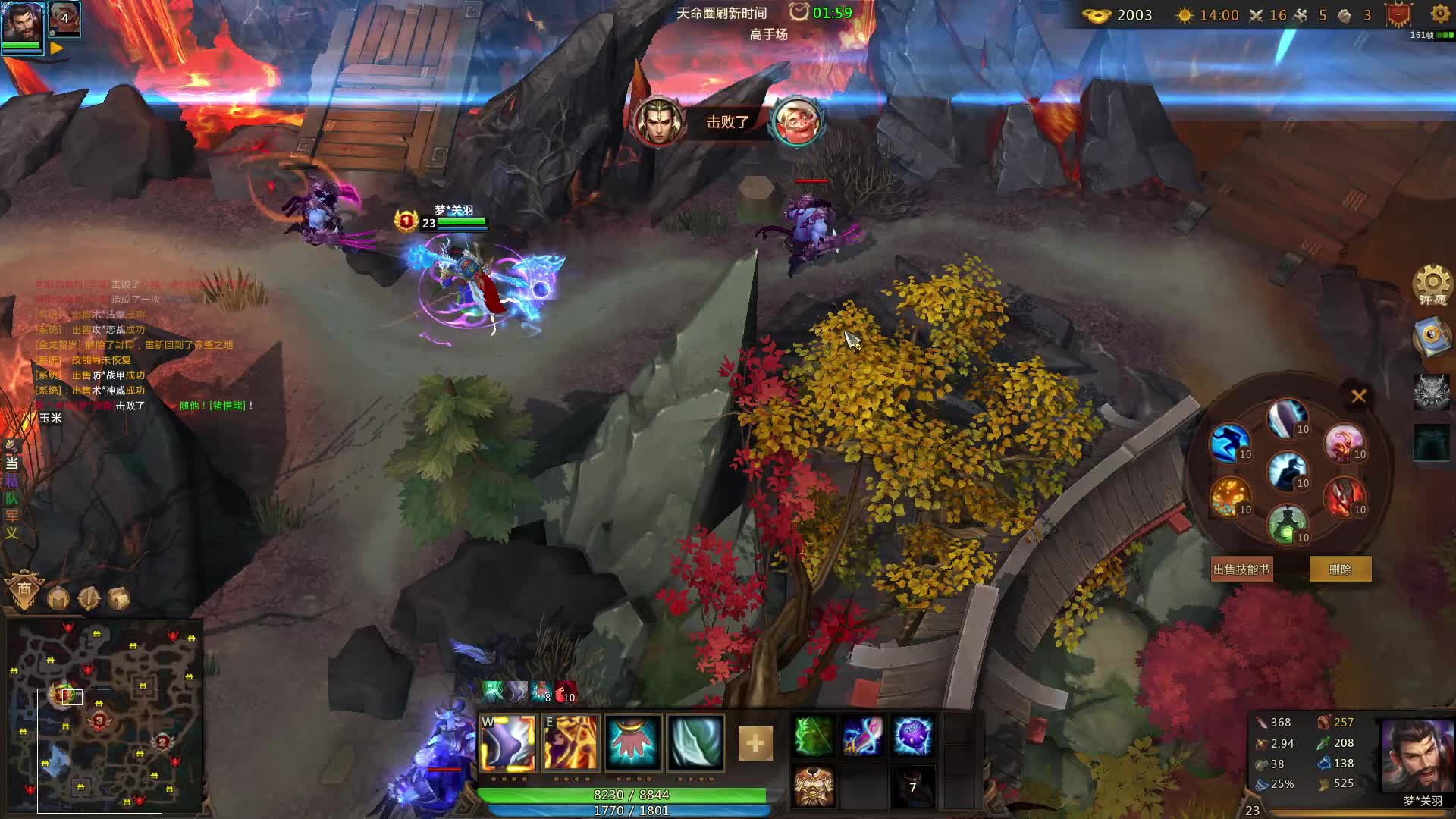Click the 出售技能书 sell skill book button
1456x819 pixels.
tap(1241, 570)
